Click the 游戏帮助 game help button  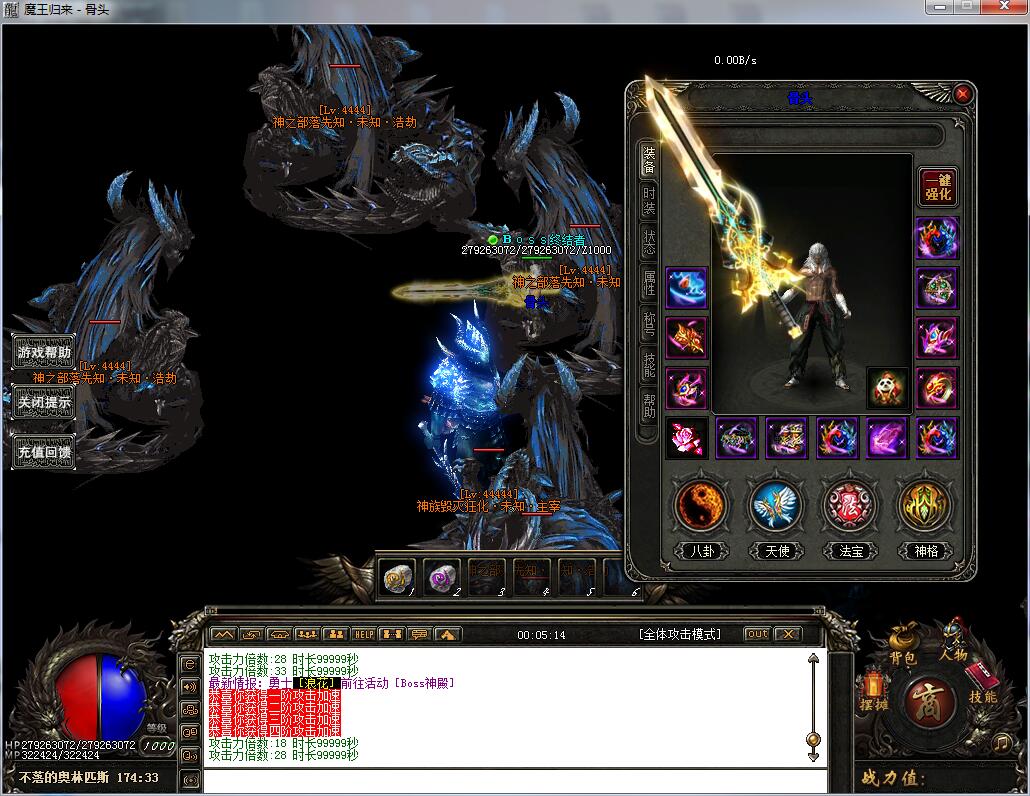(x=44, y=352)
